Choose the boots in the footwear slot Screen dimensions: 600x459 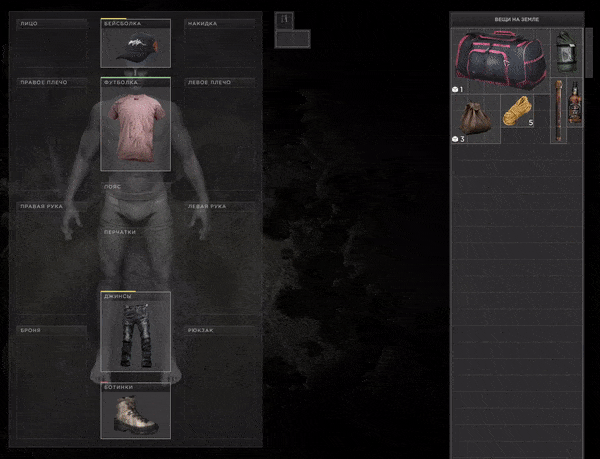click(x=135, y=413)
